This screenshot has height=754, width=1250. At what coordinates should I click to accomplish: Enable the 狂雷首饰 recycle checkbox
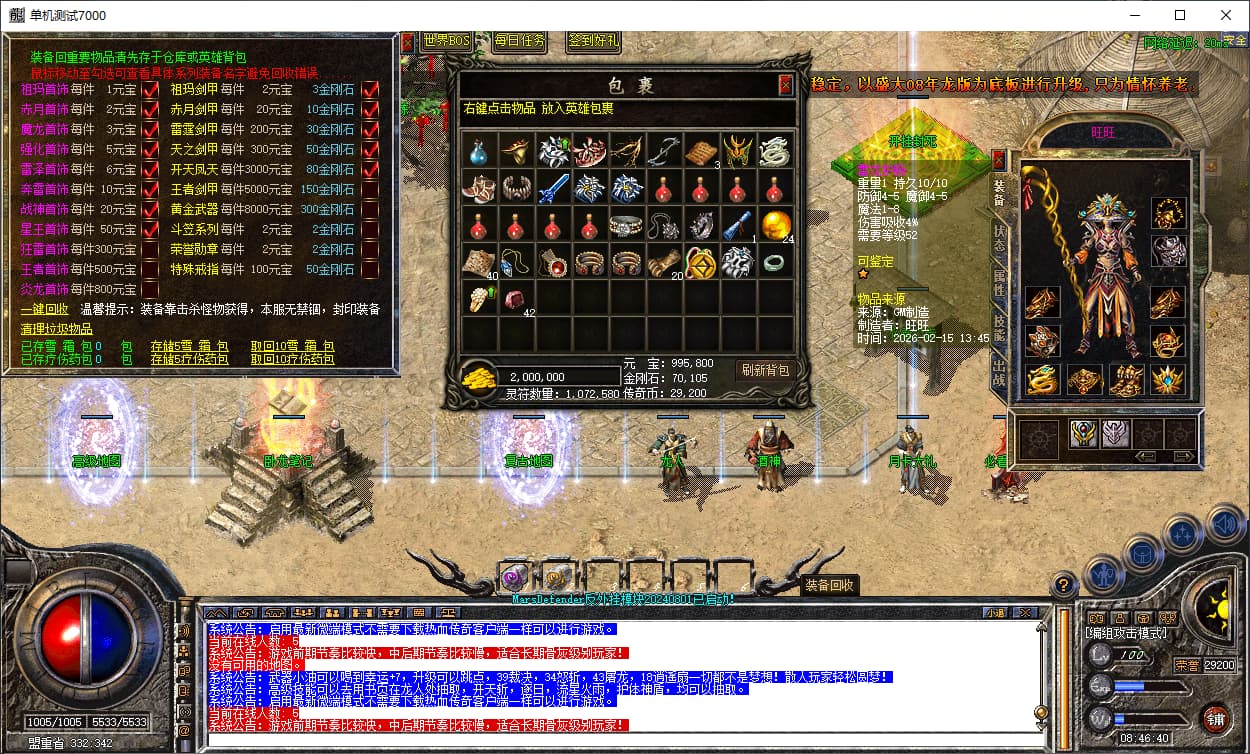(x=151, y=249)
